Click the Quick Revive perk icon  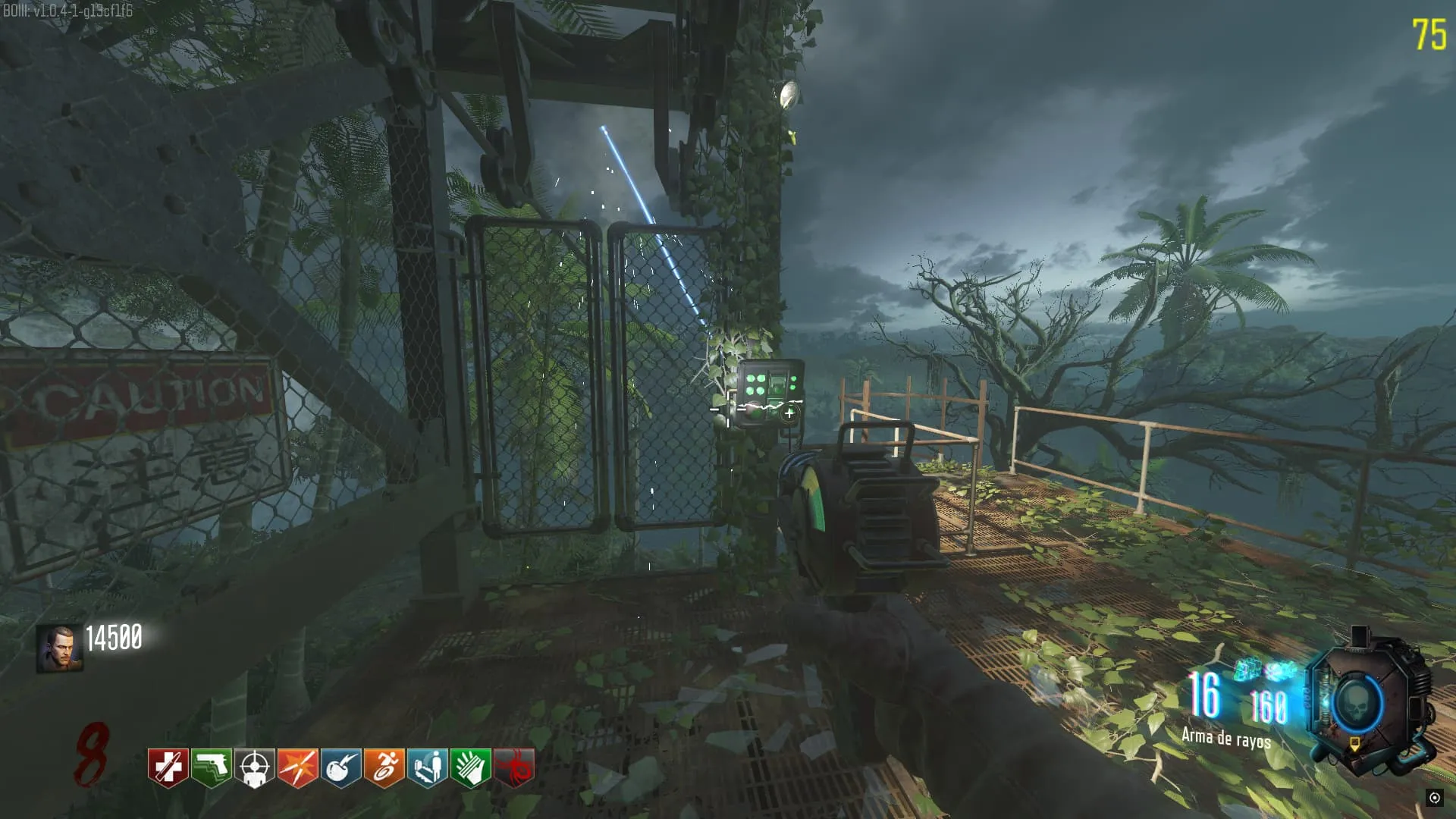pos(427,767)
